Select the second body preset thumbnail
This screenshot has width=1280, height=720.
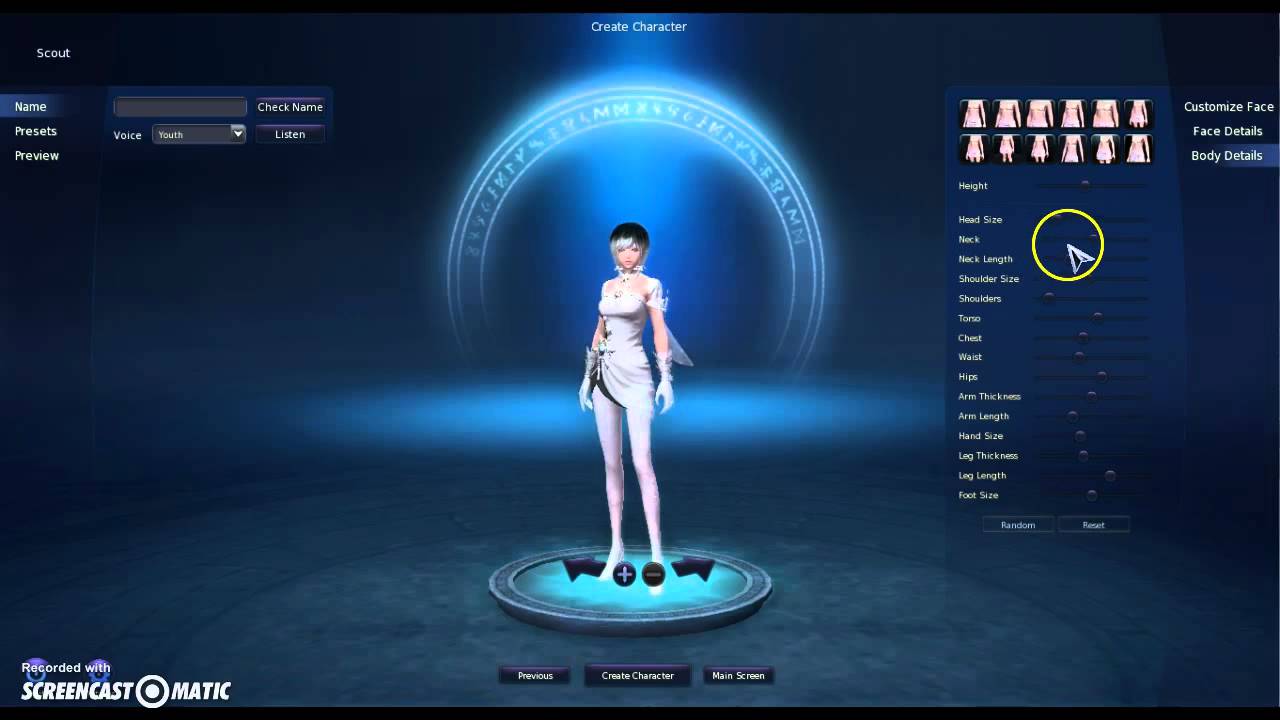pos(1007,114)
